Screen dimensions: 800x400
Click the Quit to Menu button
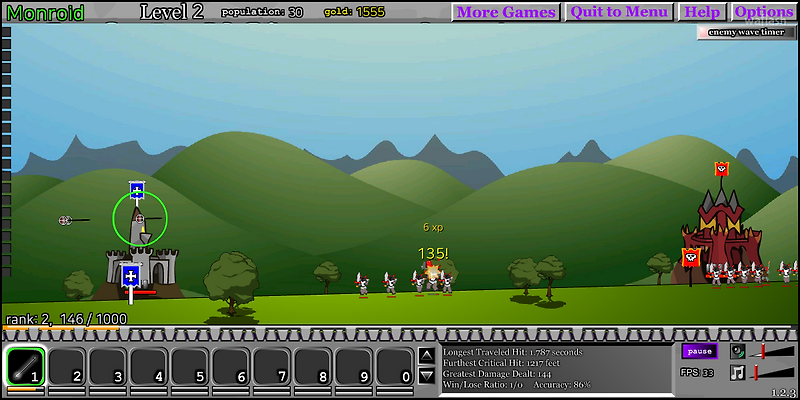618,12
